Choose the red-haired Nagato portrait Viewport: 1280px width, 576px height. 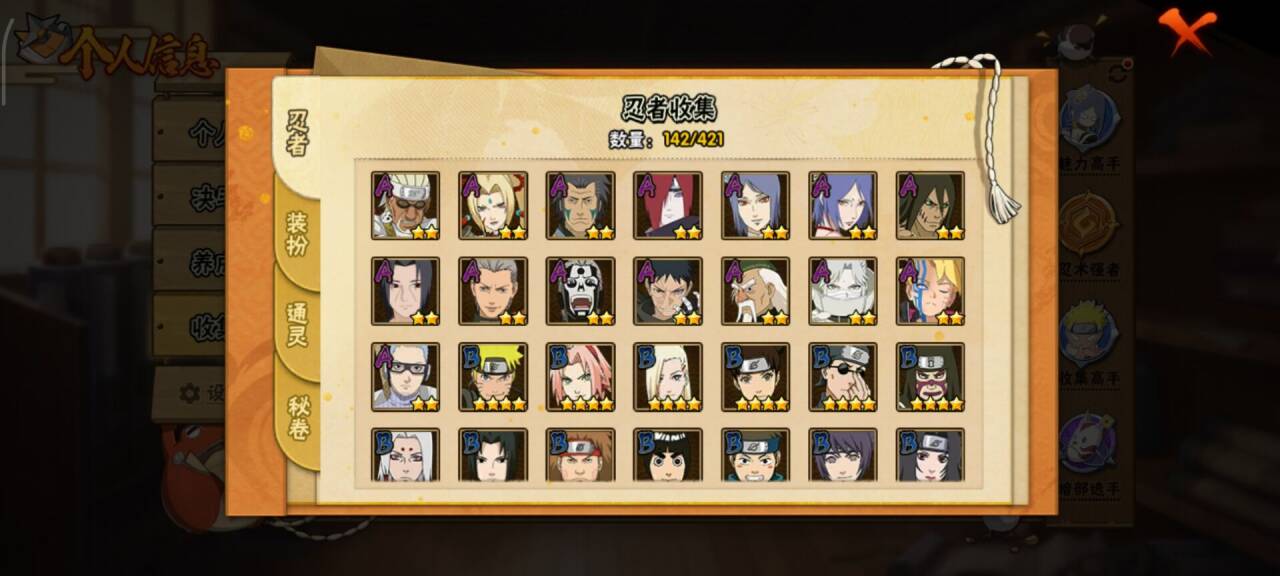[667, 205]
